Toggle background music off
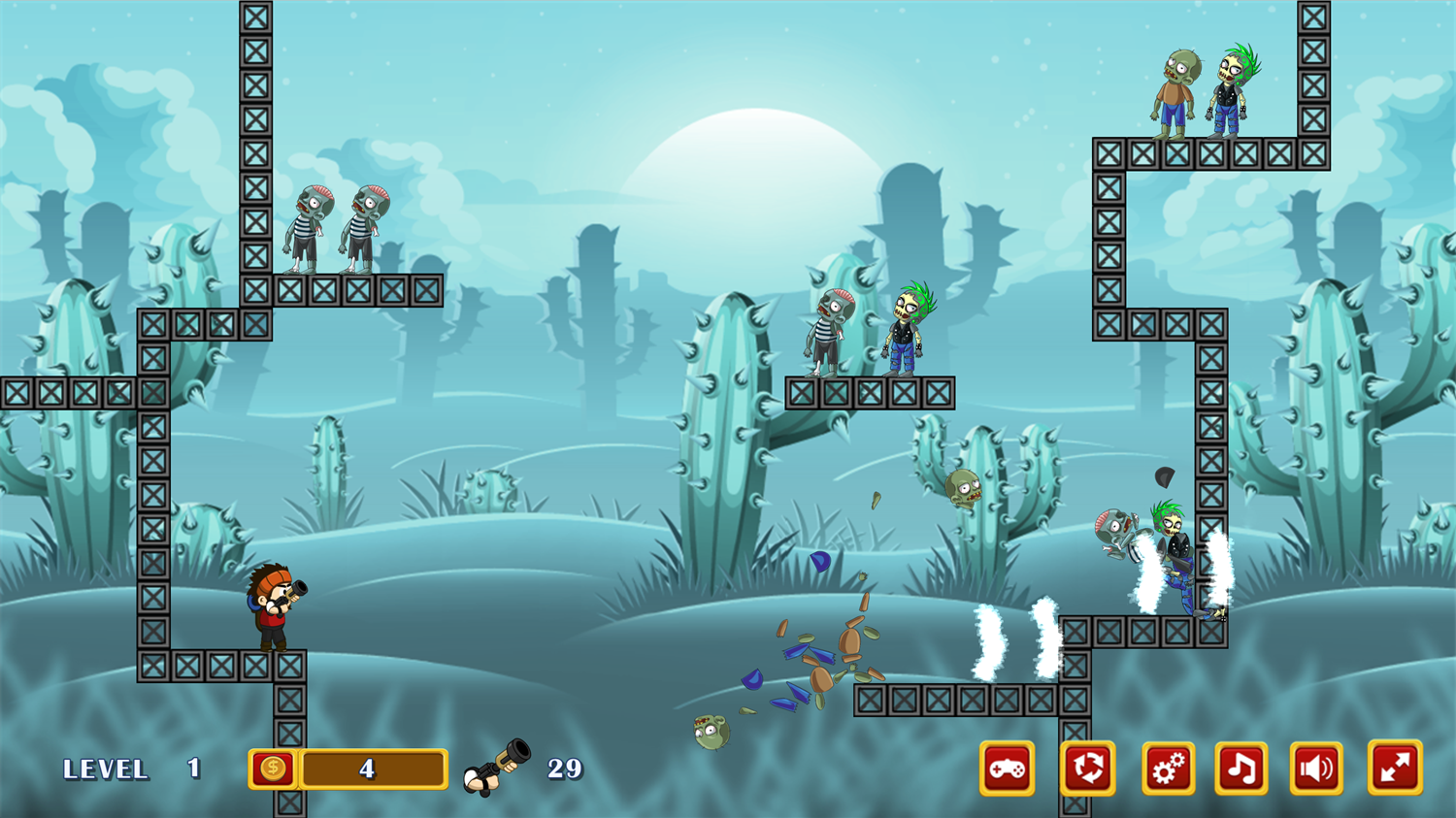Viewport: 1456px width, 818px height. (x=1240, y=768)
